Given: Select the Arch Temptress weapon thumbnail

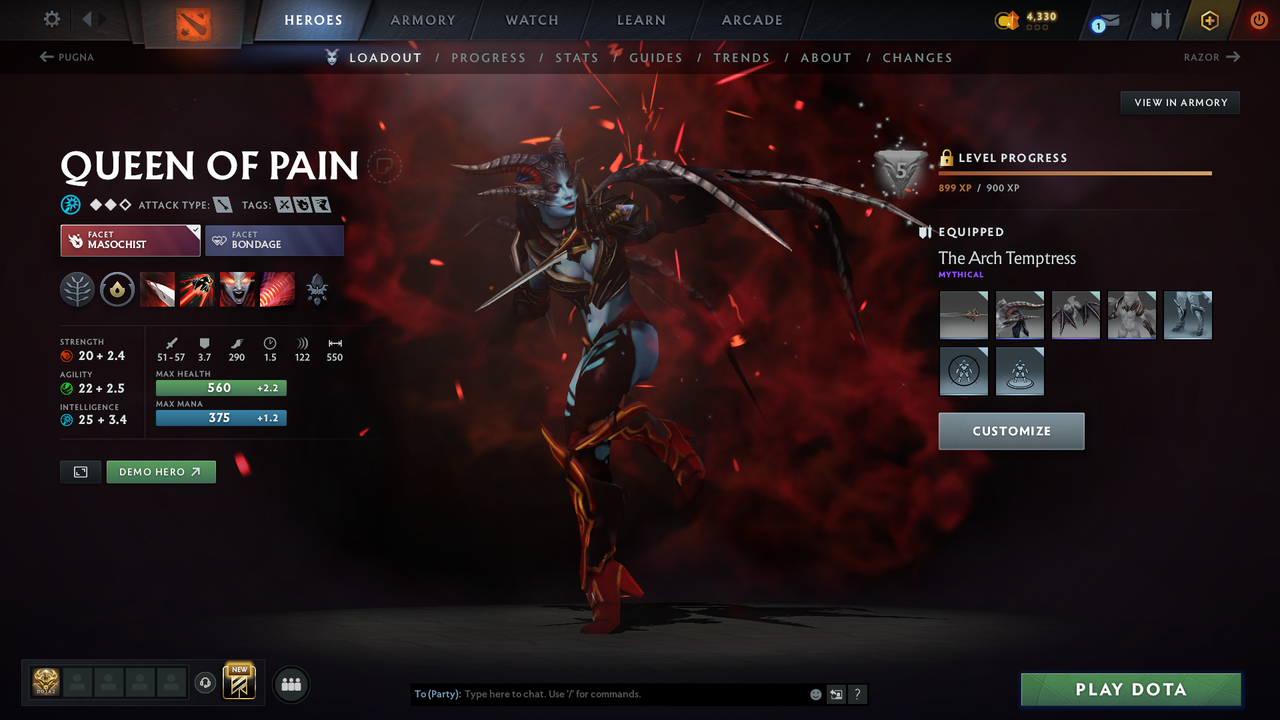Looking at the screenshot, I should point(963,315).
